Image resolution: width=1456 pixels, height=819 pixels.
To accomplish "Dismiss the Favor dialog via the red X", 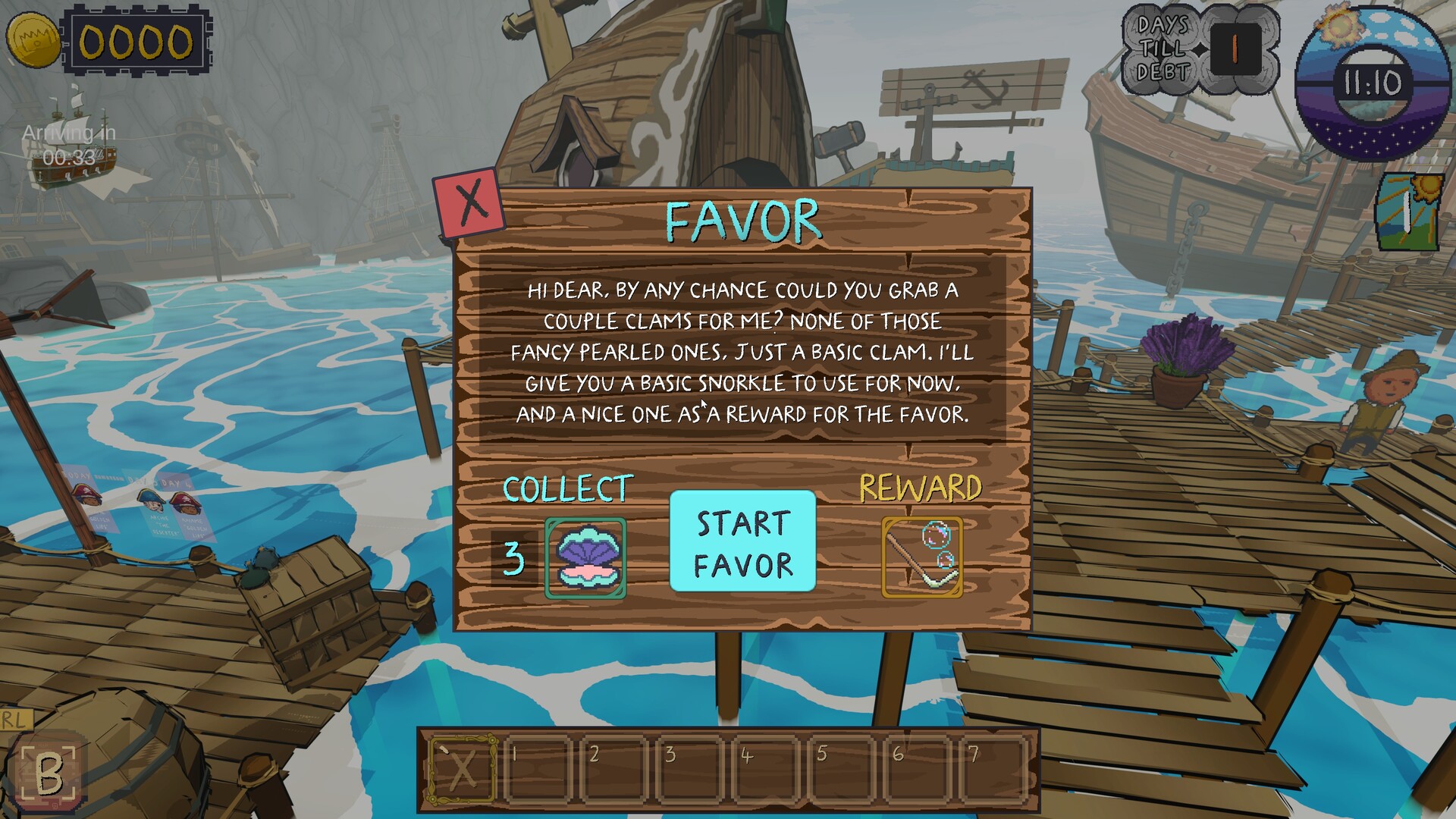I will click(469, 202).
